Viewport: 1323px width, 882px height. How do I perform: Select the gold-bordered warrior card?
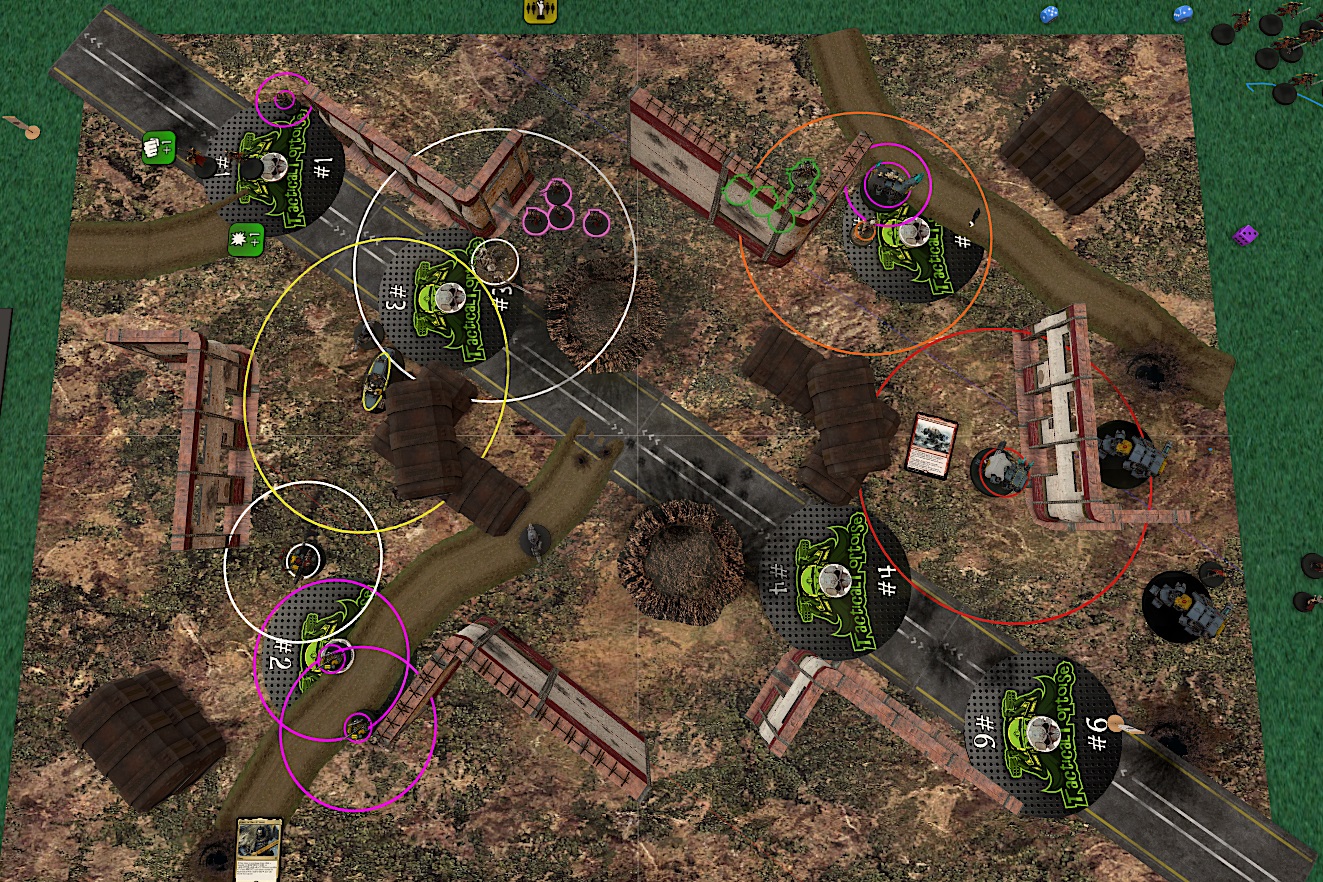tap(255, 849)
